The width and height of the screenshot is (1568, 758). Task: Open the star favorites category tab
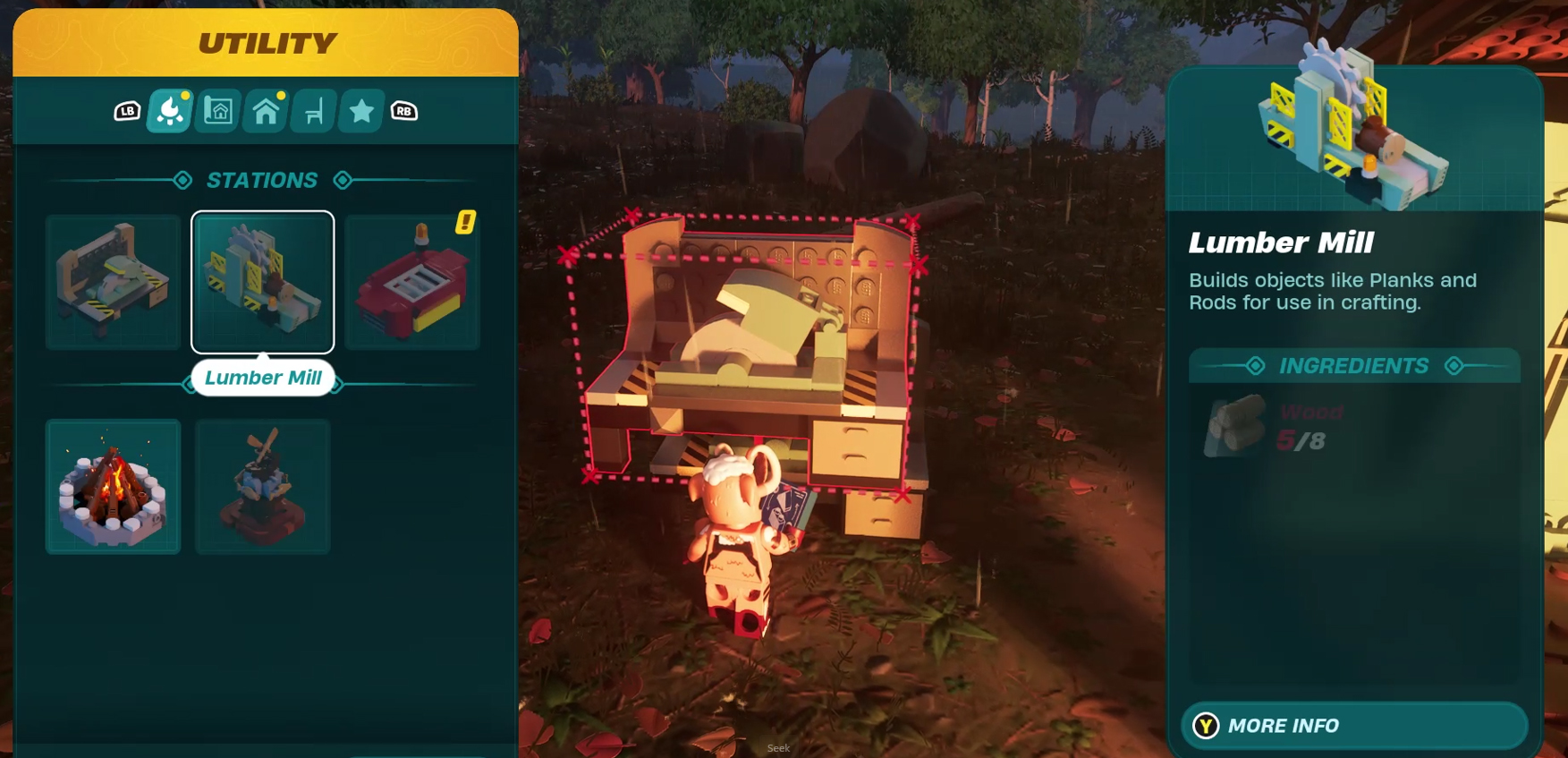click(360, 109)
